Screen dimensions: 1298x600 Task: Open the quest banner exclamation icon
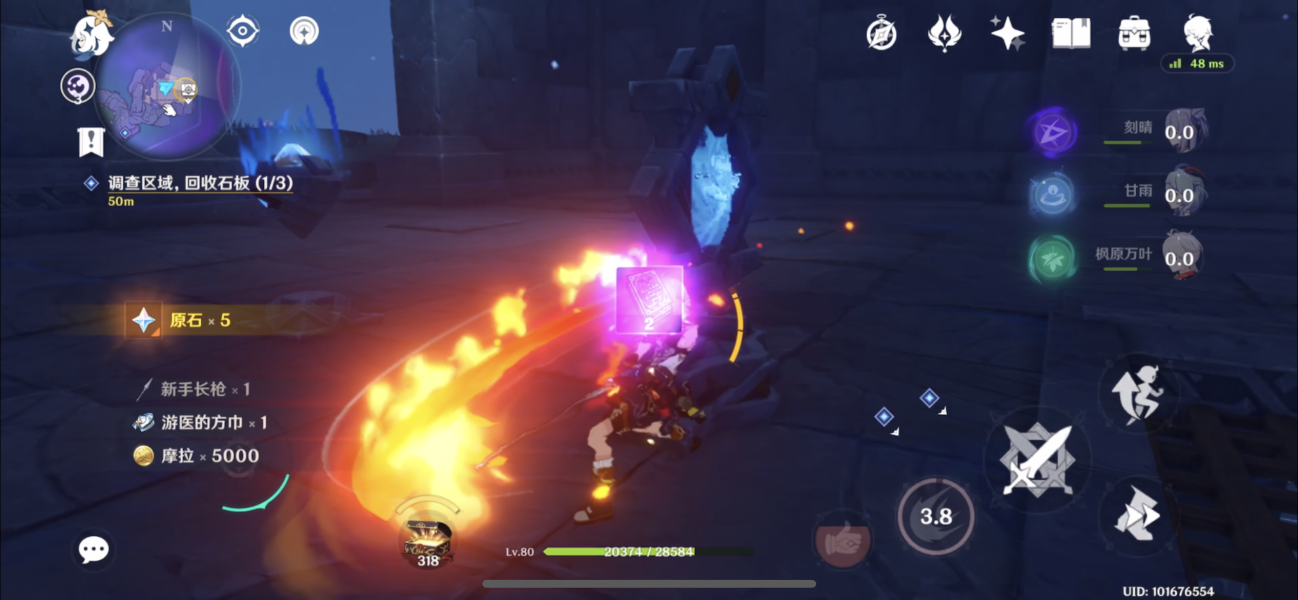(x=91, y=141)
